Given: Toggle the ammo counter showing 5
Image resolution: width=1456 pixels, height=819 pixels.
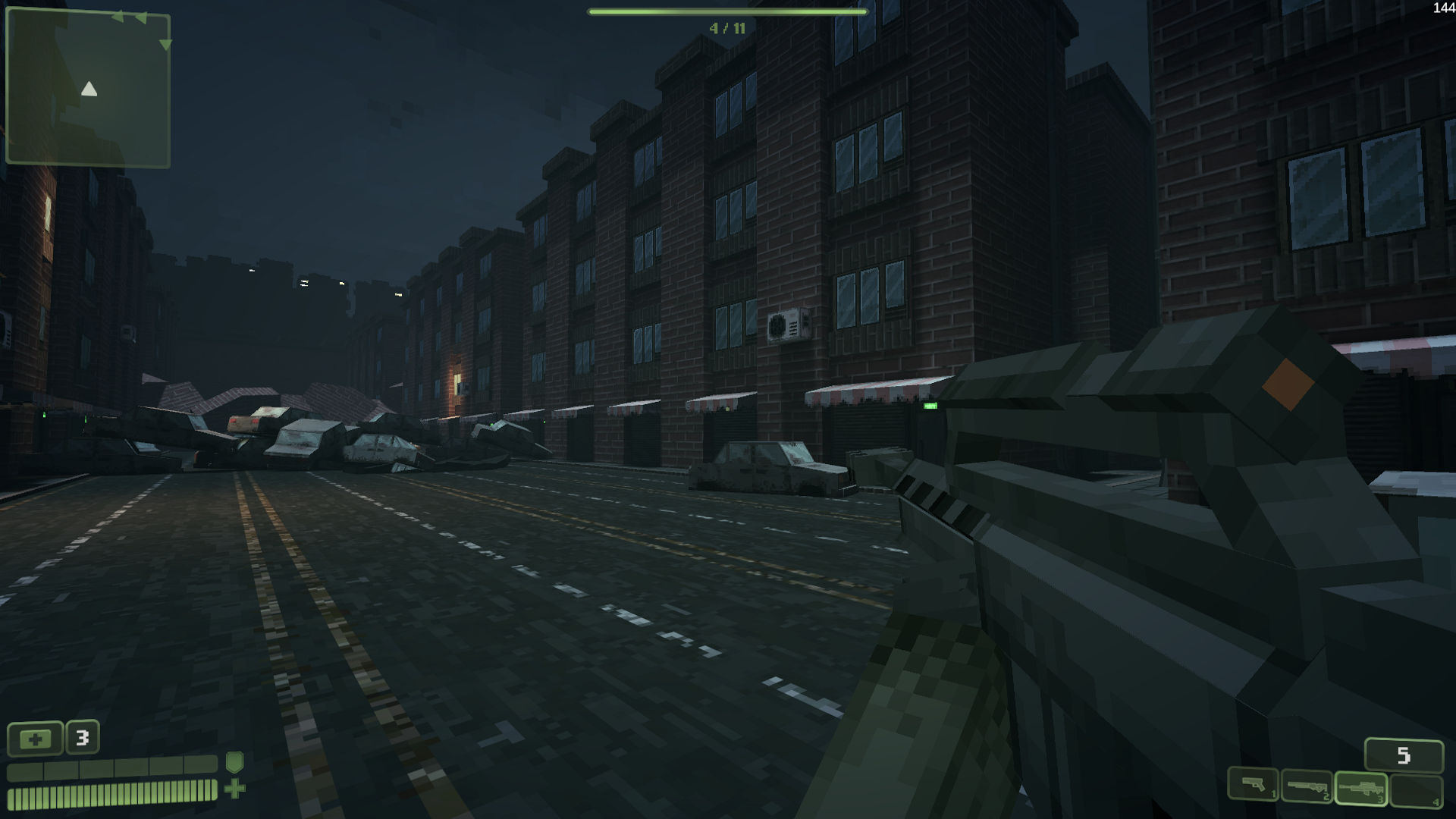Looking at the screenshot, I should pyautogui.click(x=1404, y=755).
